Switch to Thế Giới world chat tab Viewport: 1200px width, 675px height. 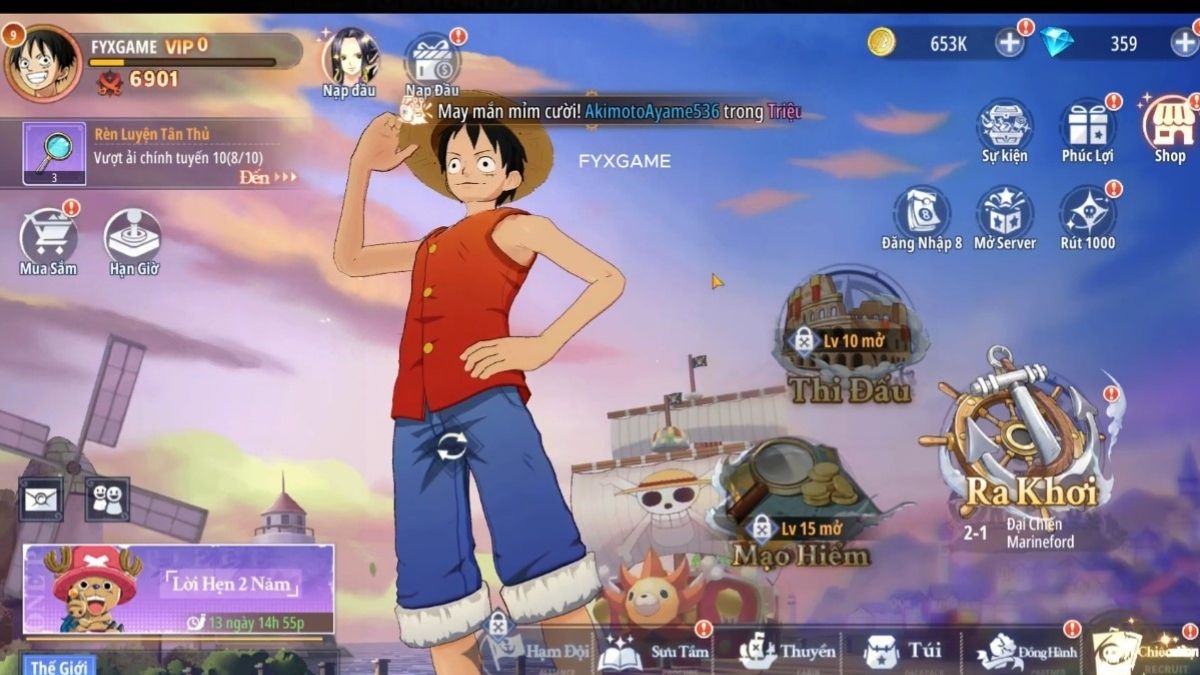point(57,665)
